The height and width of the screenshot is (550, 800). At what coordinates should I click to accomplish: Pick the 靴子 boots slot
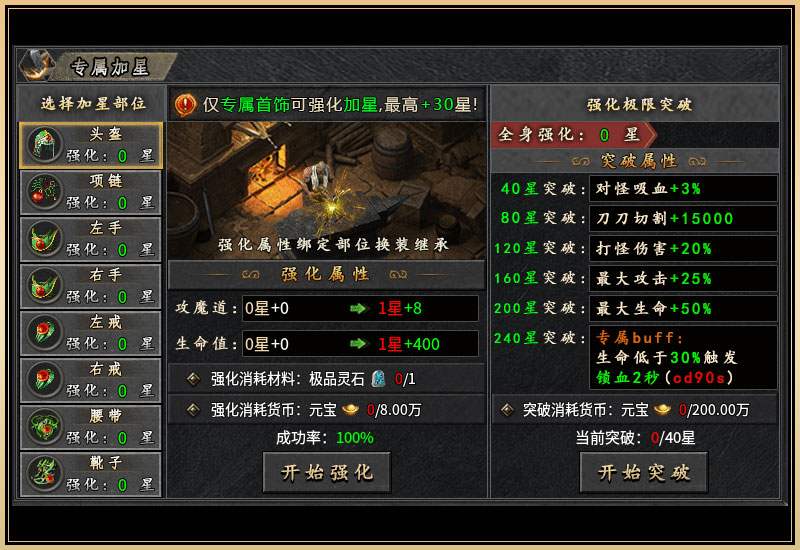pos(90,474)
